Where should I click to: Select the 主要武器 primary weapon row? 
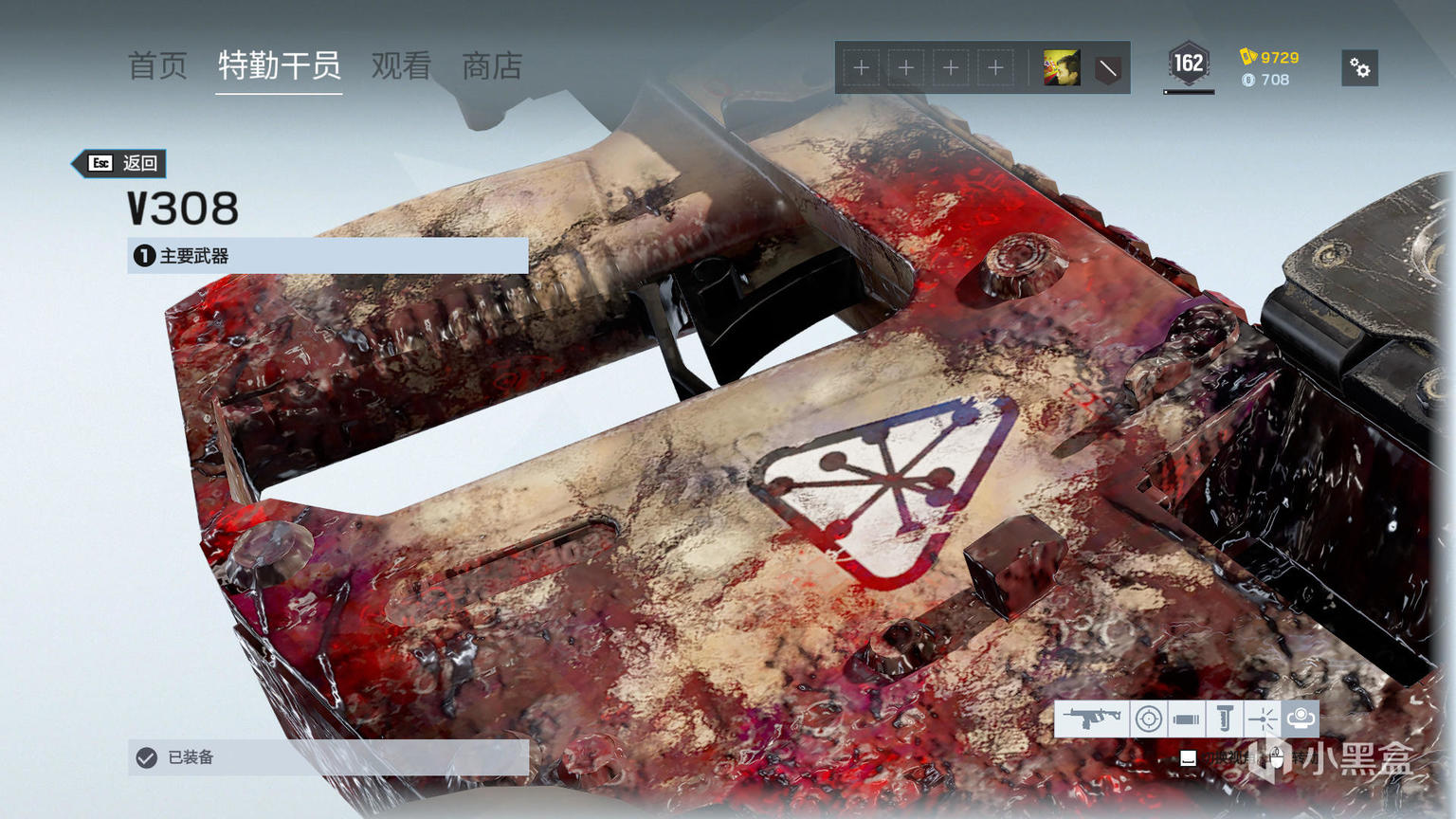point(327,256)
